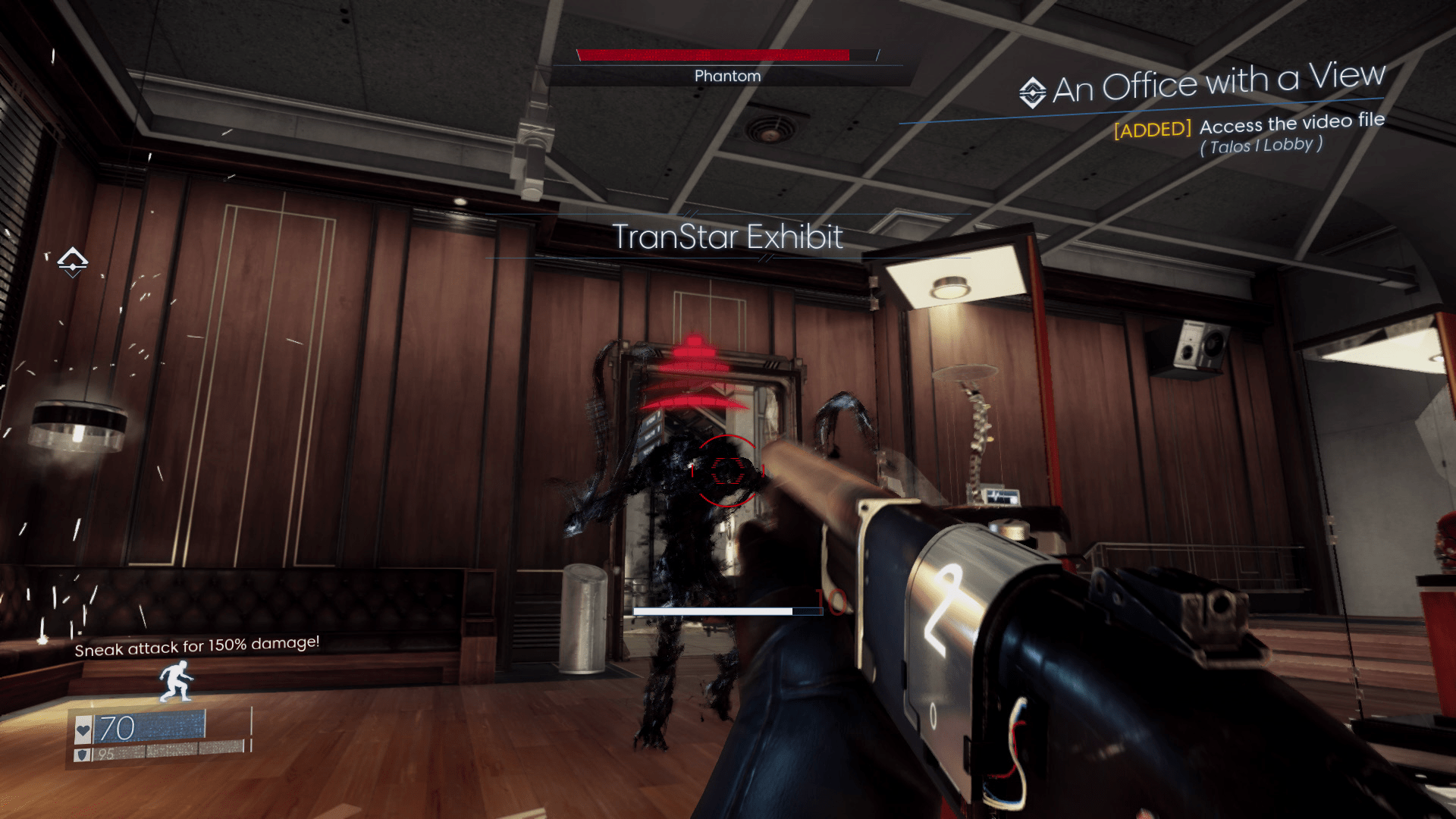The width and height of the screenshot is (1456, 819).
Task: Select the waypoint marker icon on the left wall
Action: [x=73, y=262]
